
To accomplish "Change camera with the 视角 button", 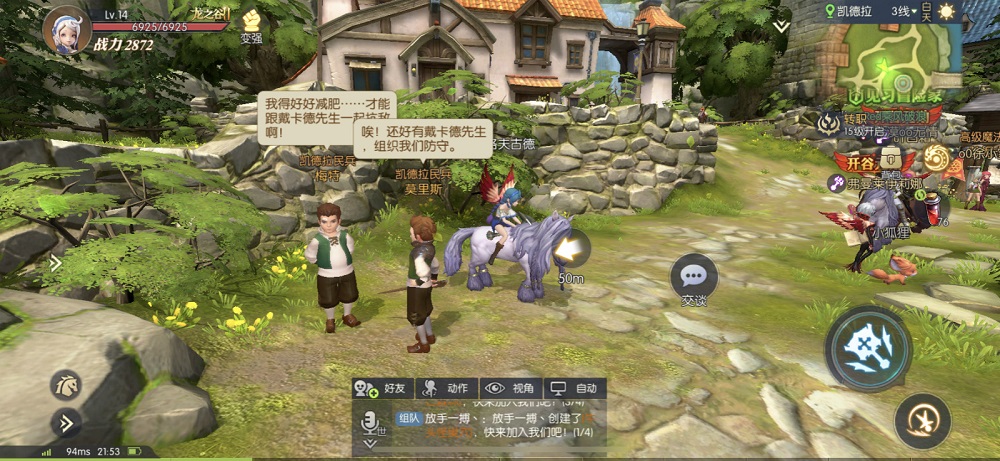I will click(x=510, y=388).
